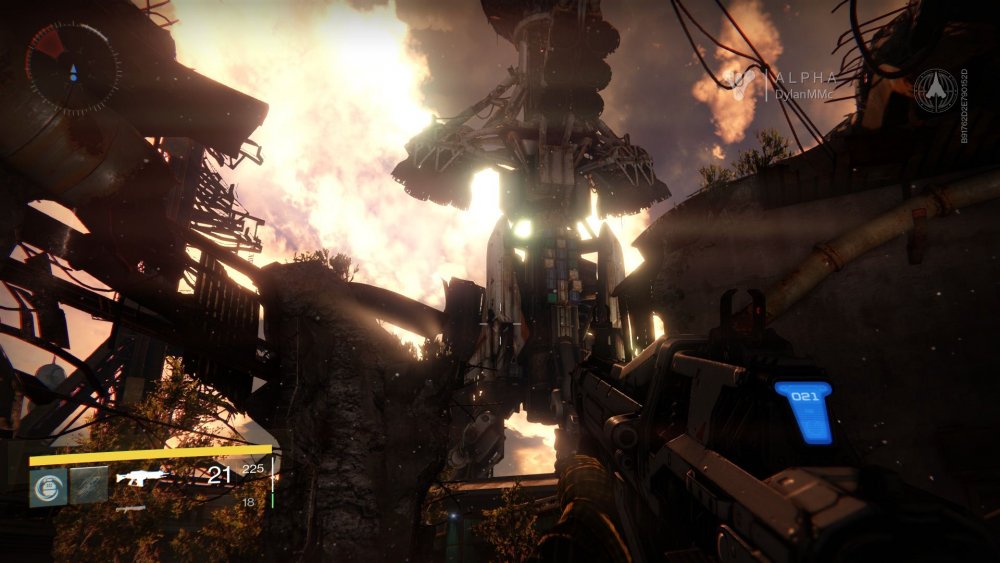This screenshot has width=1000, height=563.
Task: Click the circular radar in the corner
Action: point(72,66)
